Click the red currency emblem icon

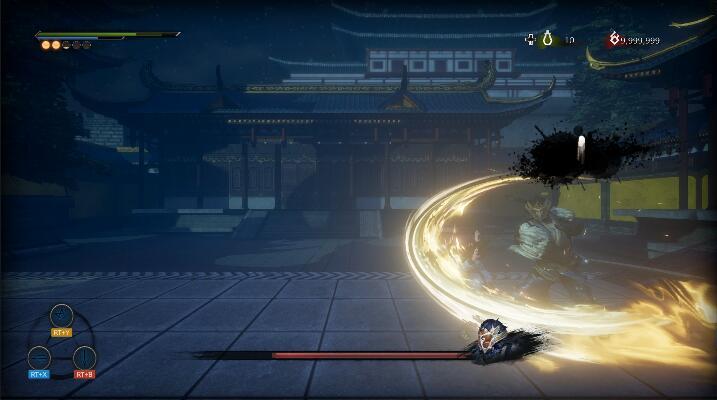(x=613, y=40)
